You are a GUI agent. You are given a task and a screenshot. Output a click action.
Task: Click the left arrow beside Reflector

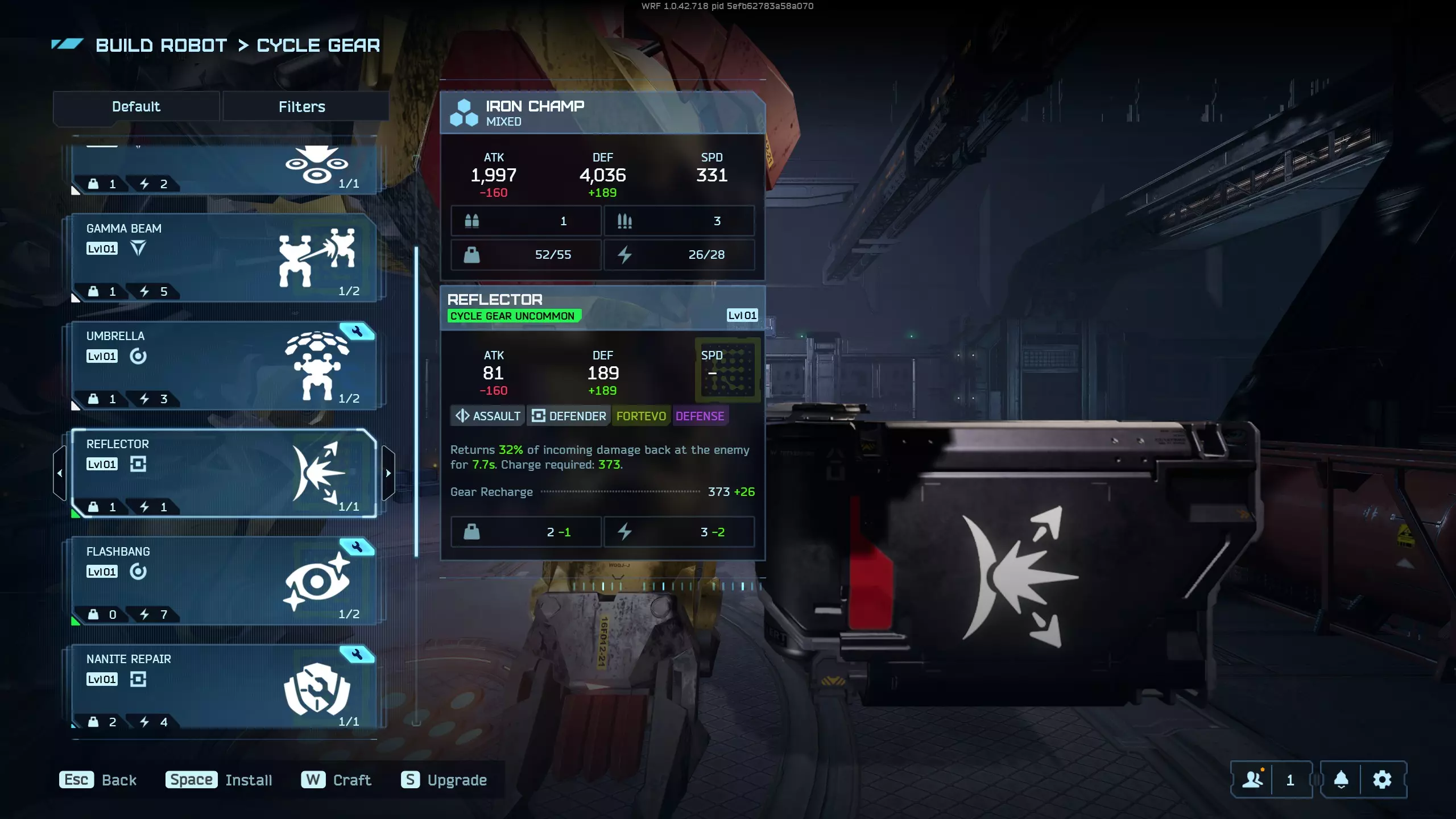click(x=60, y=473)
